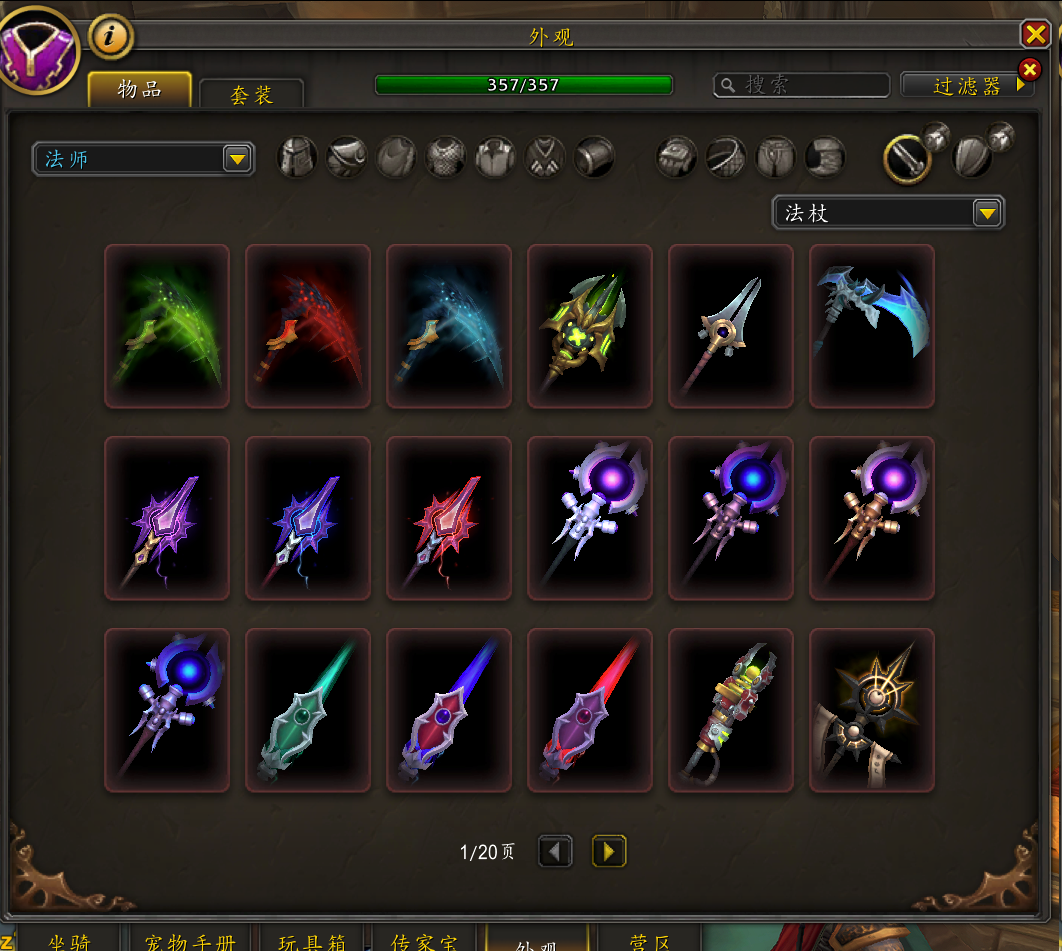Click the 搜索 search box
Screen dimensions: 1062x951
[x=802, y=85]
